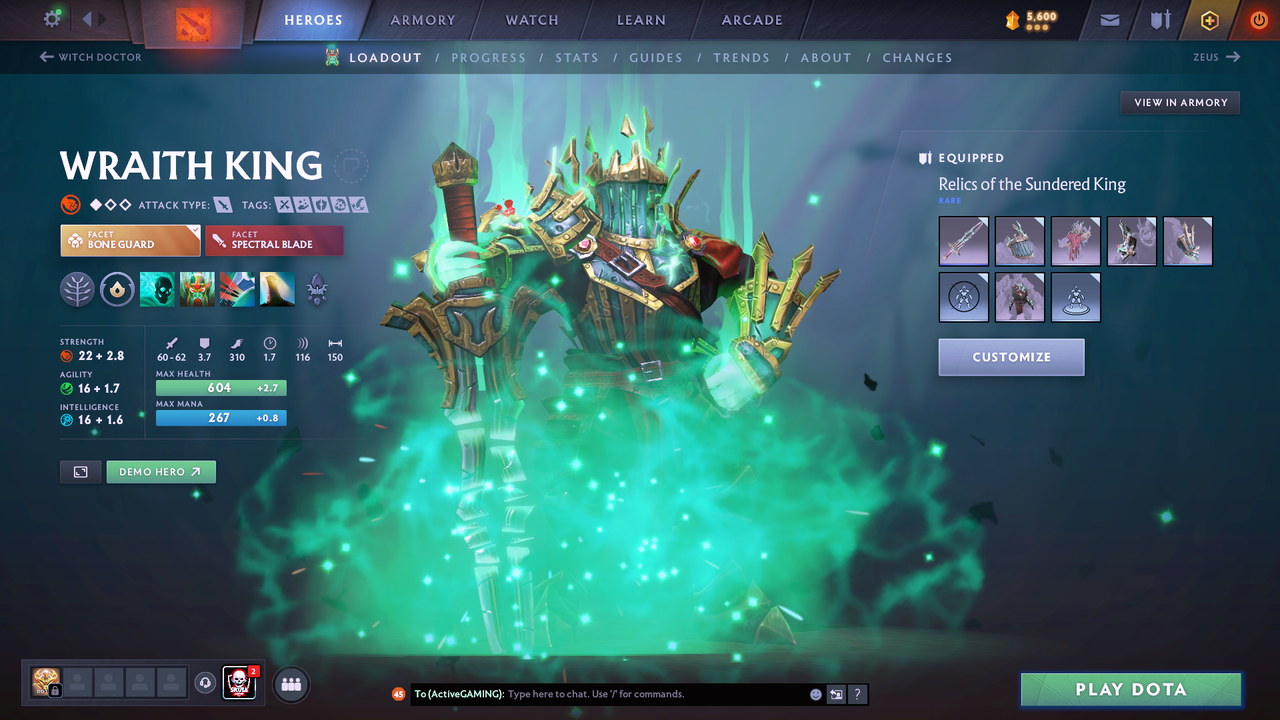The width and height of the screenshot is (1280, 720).
Task: Select the Vampiric Spirit ability icon
Action: [x=198, y=289]
